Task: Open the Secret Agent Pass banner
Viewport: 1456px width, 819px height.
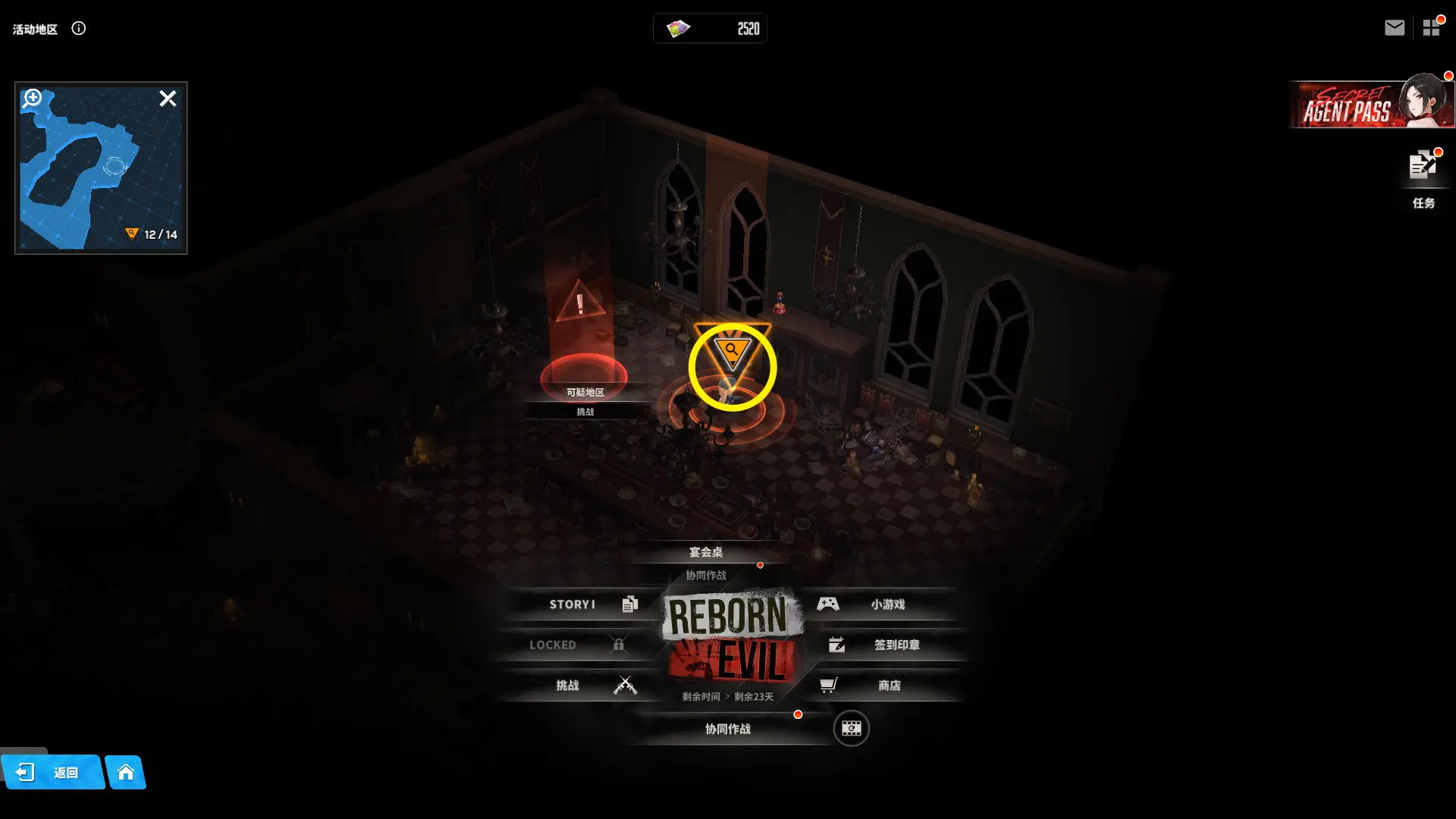Action: coord(1371,105)
